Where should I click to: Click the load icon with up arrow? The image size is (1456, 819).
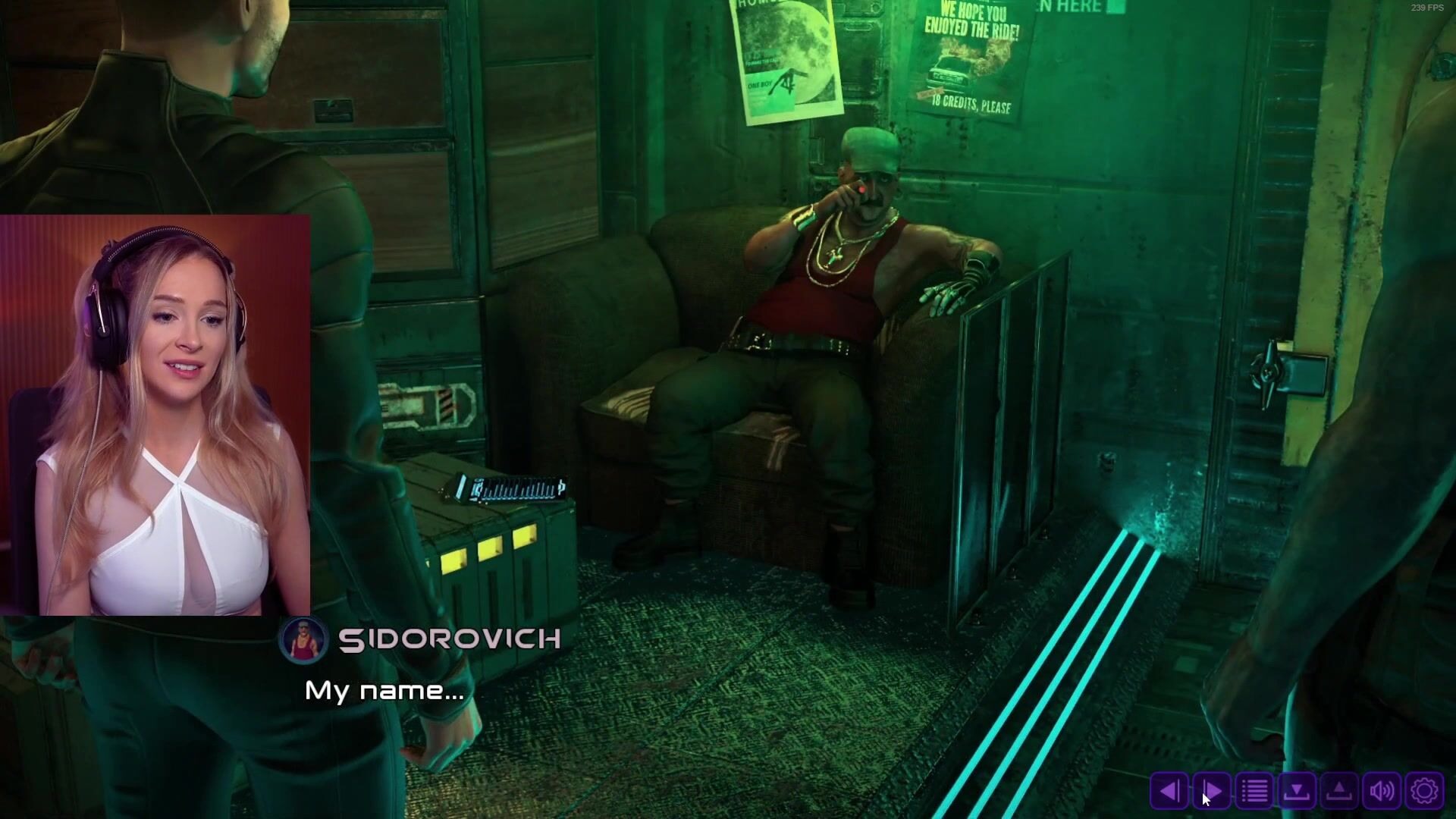coord(1339,791)
